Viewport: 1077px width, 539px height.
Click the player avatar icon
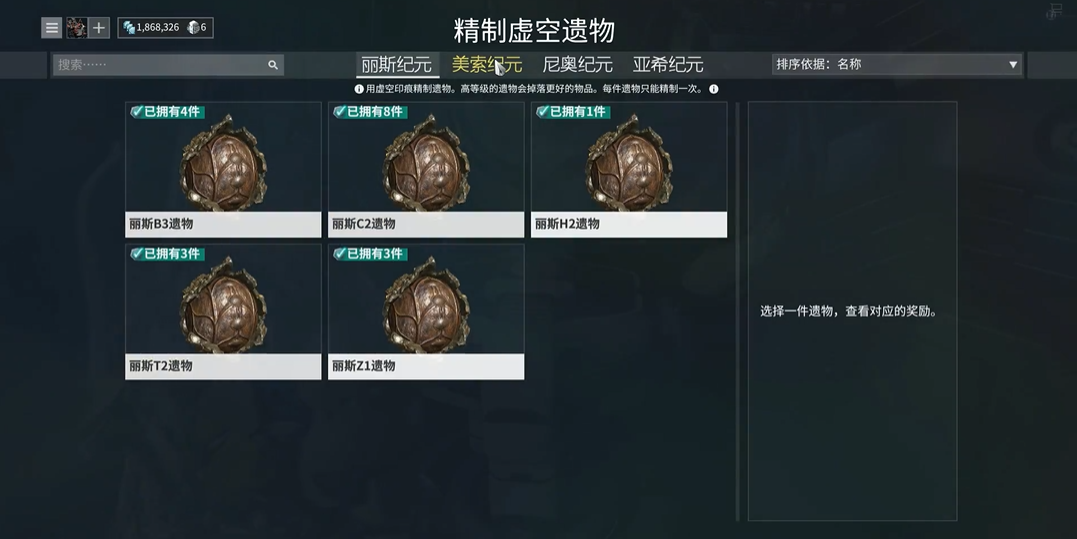[x=76, y=28]
